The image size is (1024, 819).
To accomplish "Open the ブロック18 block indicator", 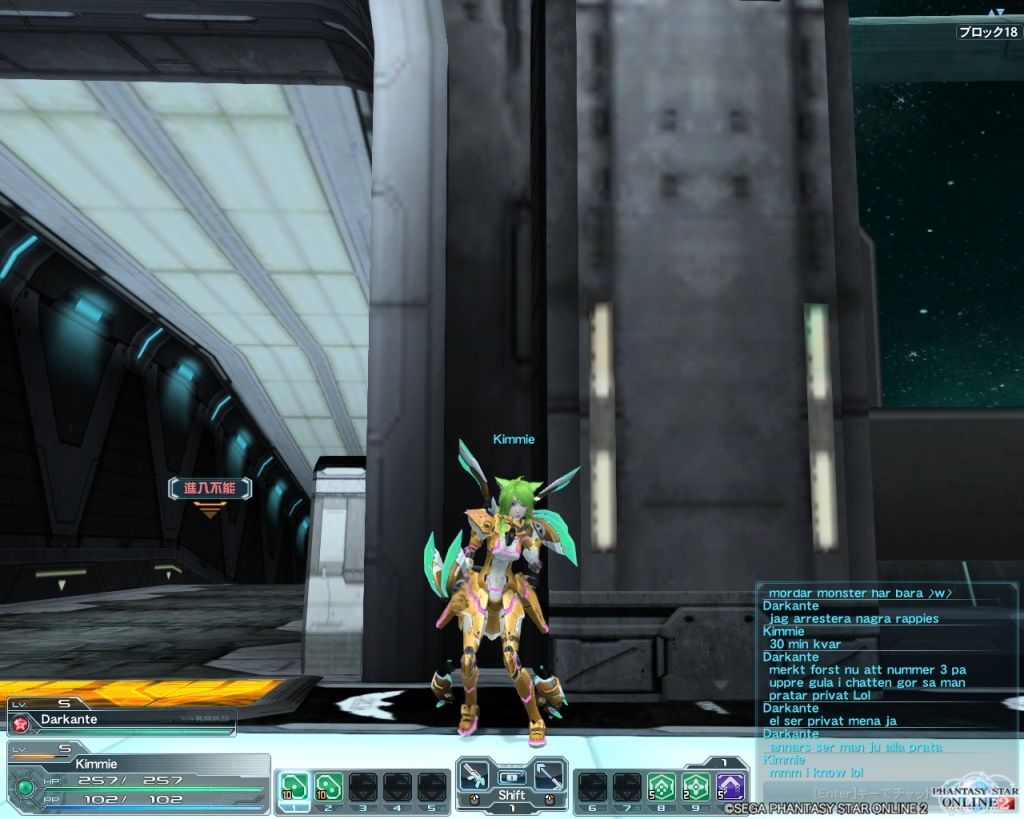I will pyautogui.click(x=988, y=32).
